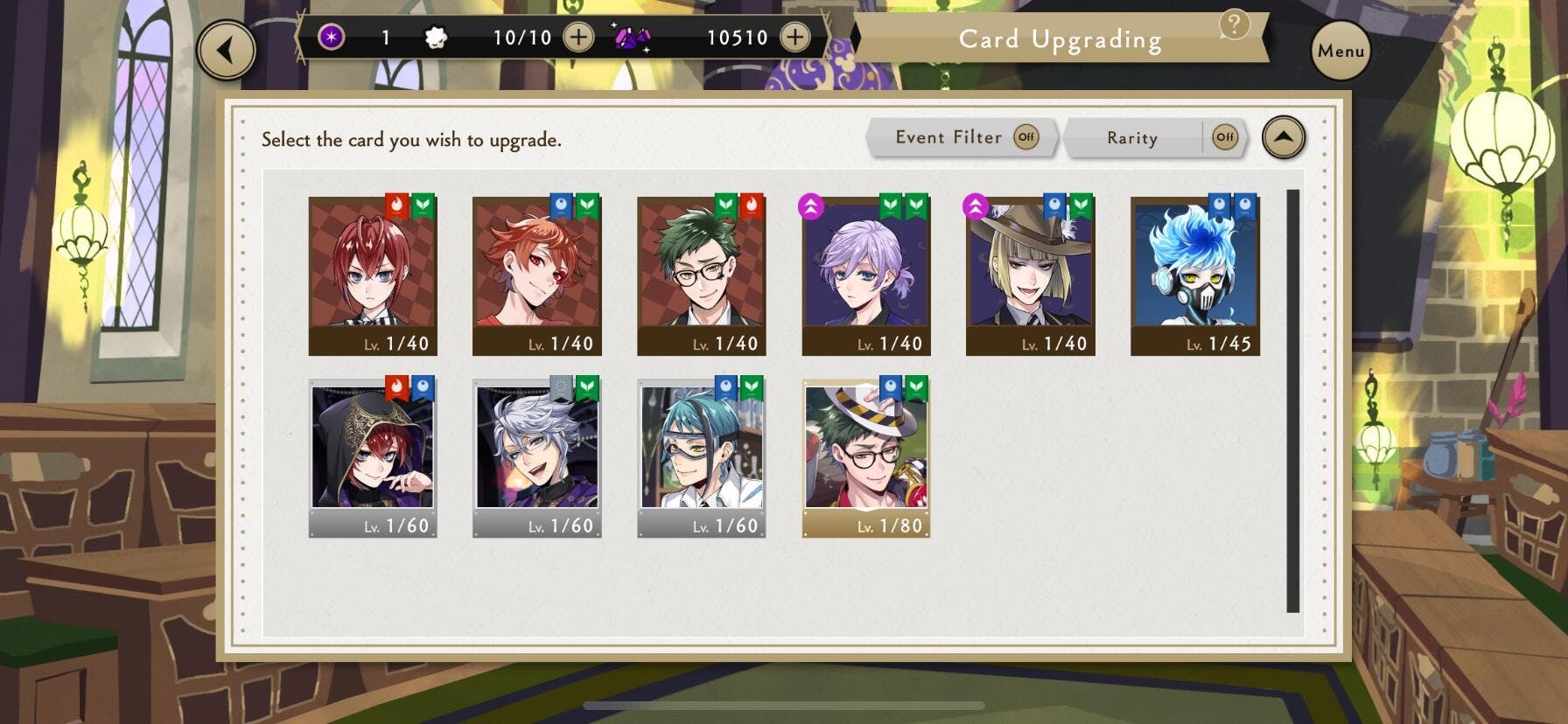Pick the gold-framed top hat card Lv. 1/80

(865, 456)
